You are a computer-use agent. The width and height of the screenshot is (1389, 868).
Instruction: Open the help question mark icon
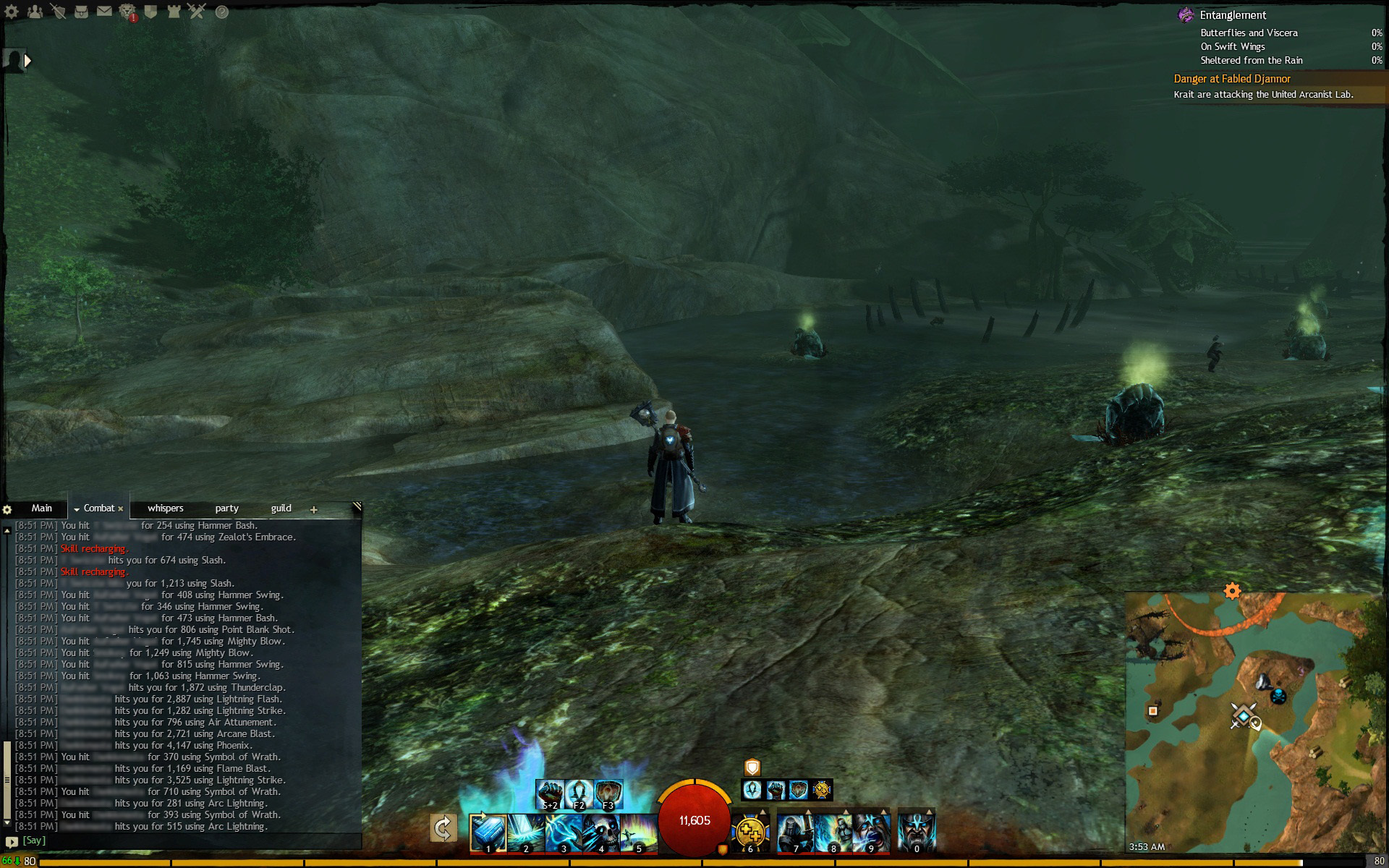point(221,12)
